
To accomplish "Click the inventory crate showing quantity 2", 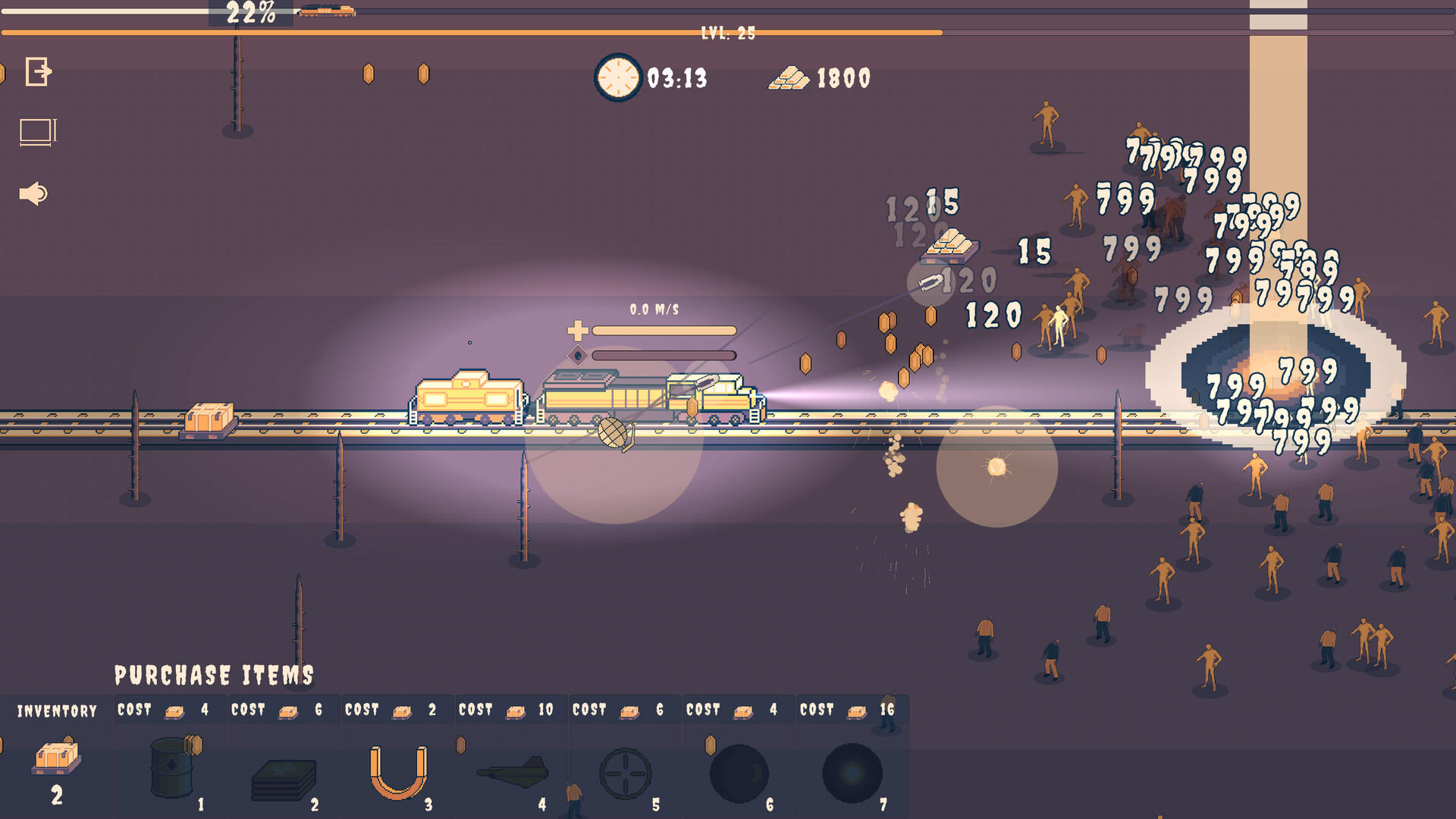I will [x=56, y=758].
